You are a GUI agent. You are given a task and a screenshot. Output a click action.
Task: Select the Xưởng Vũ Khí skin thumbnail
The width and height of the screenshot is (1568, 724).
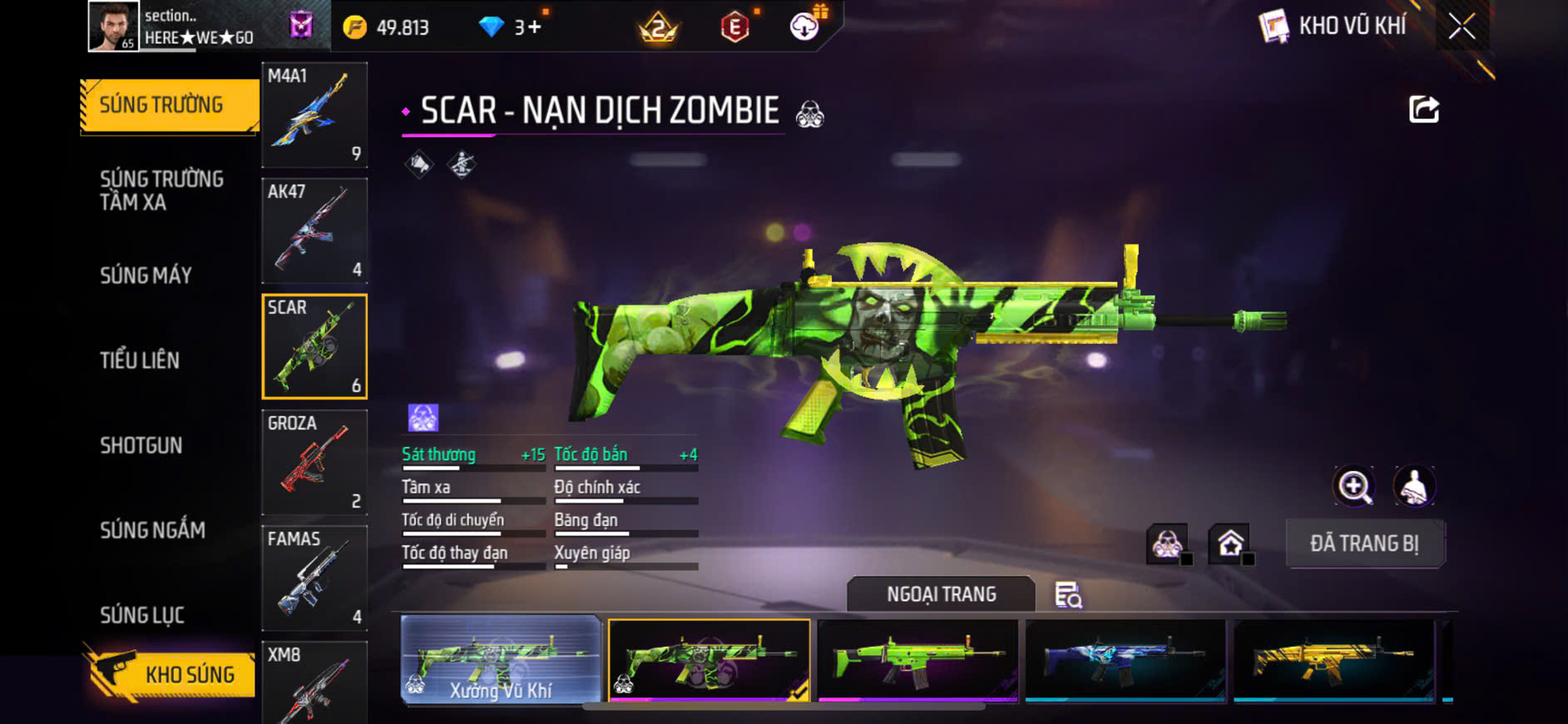tap(501, 660)
